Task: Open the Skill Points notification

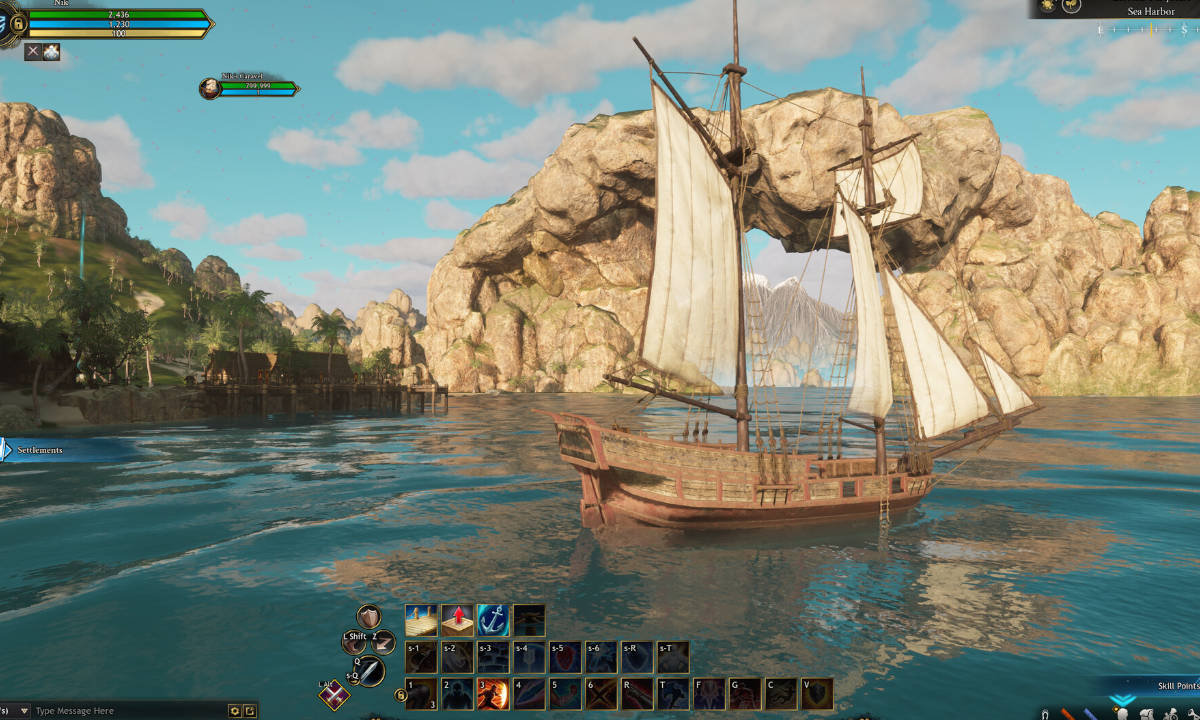Action: tap(1178, 686)
